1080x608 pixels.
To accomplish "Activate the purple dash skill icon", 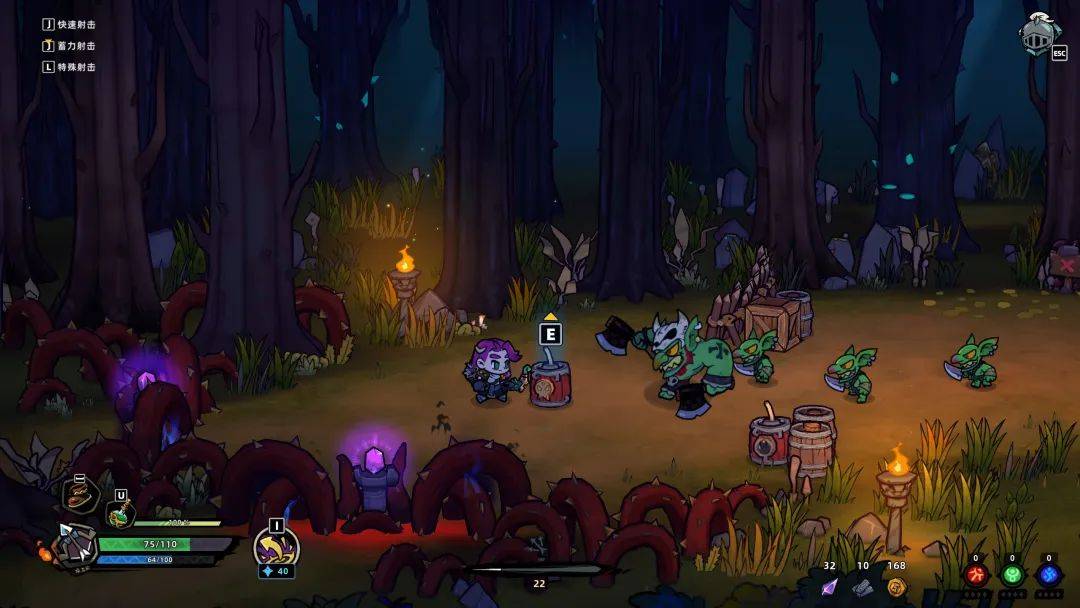I will click(275, 546).
